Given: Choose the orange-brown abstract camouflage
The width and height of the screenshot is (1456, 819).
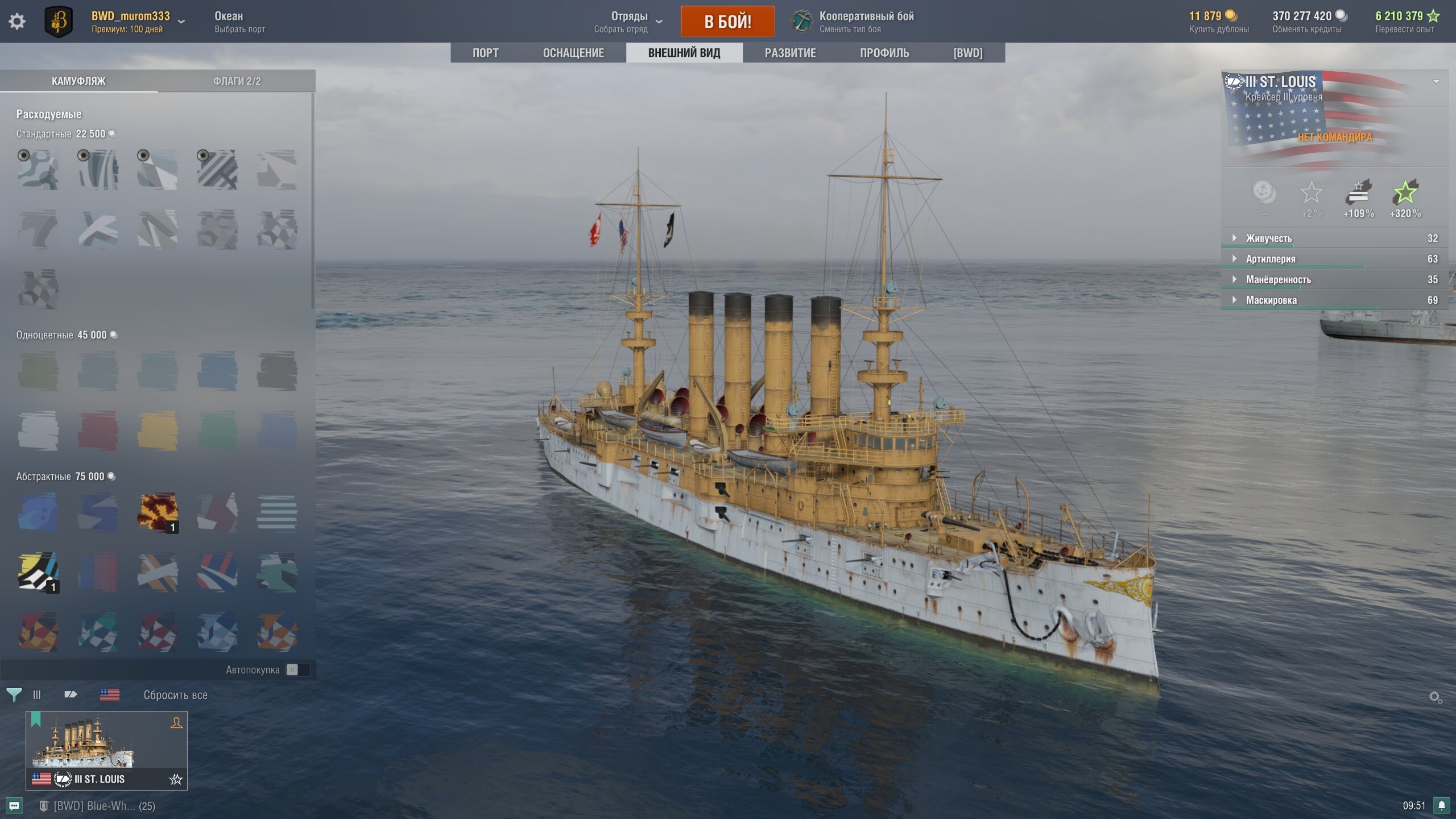Looking at the screenshot, I should click(x=158, y=512).
